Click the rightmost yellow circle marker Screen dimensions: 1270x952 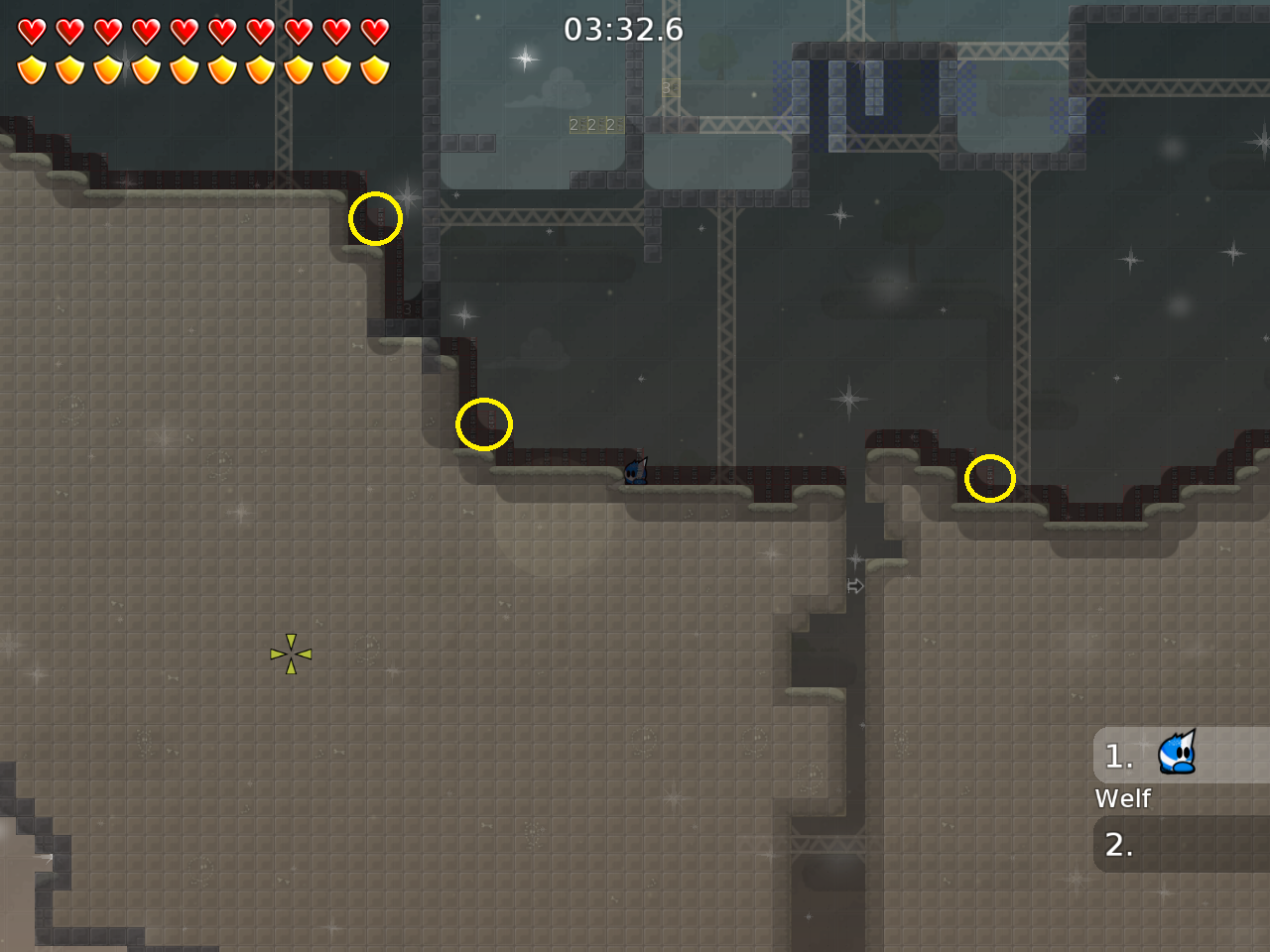coord(989,478)
